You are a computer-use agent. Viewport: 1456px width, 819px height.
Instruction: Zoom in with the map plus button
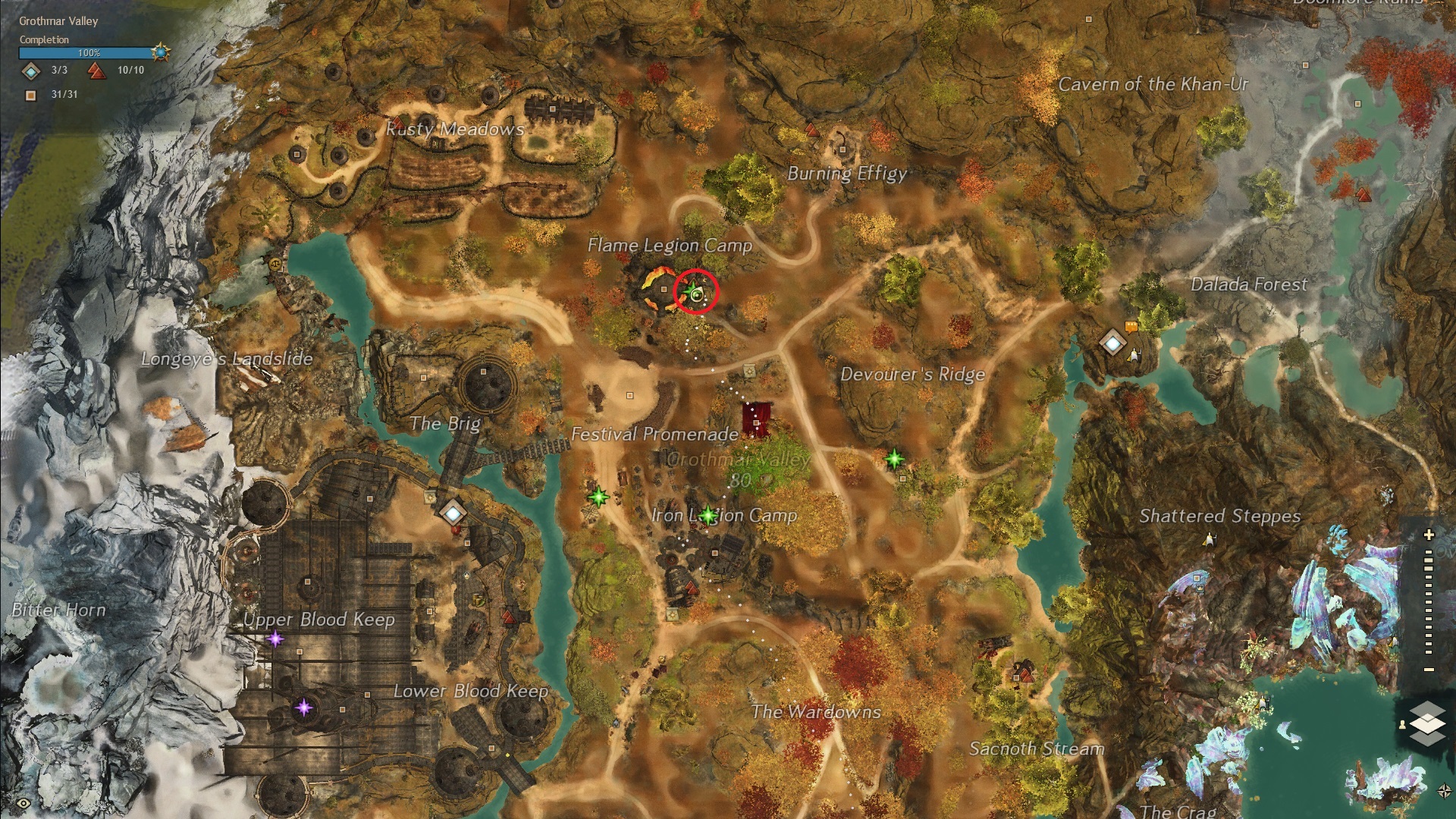click(x=1429, y=535)
